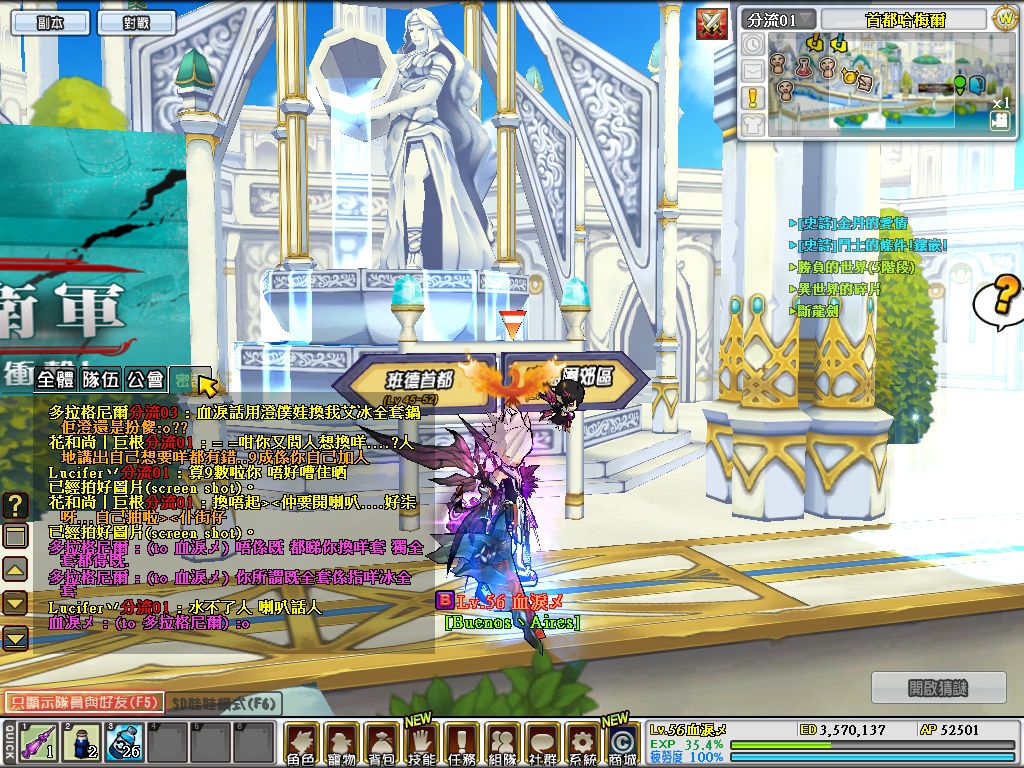Click the 開啟猜謎 quiz button
The image size is (1024, 768).
[938, 688]
